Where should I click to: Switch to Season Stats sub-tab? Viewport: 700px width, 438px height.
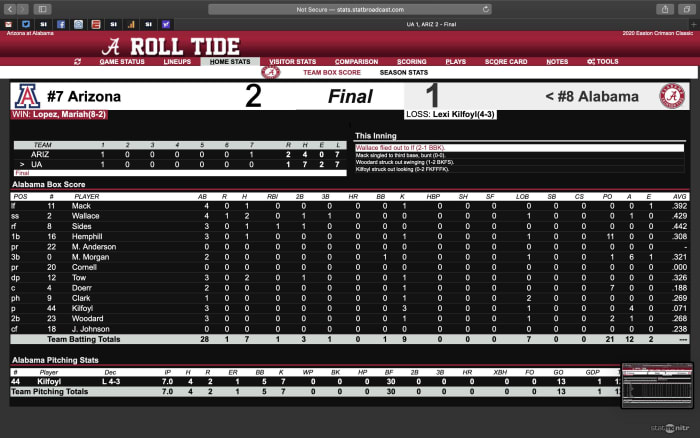[x=404, y=73]
